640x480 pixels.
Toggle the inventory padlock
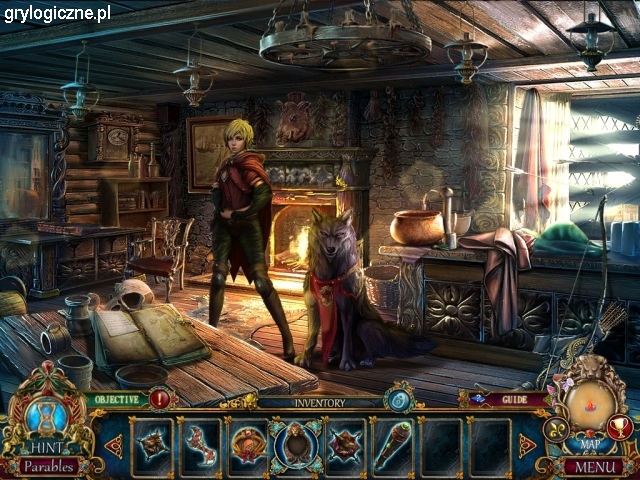tap(399, 398)
